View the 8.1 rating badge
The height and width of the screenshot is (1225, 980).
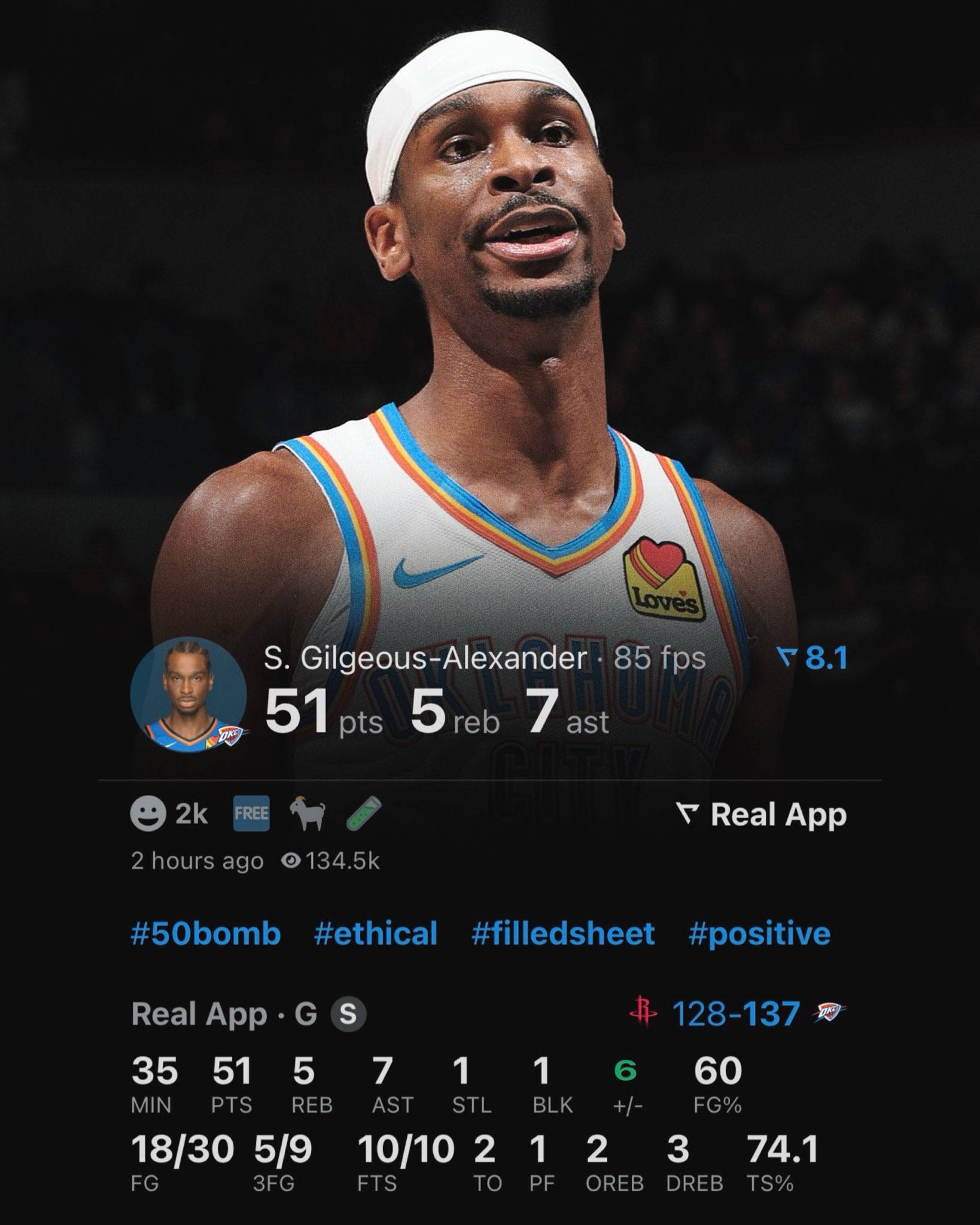[812, 659]
